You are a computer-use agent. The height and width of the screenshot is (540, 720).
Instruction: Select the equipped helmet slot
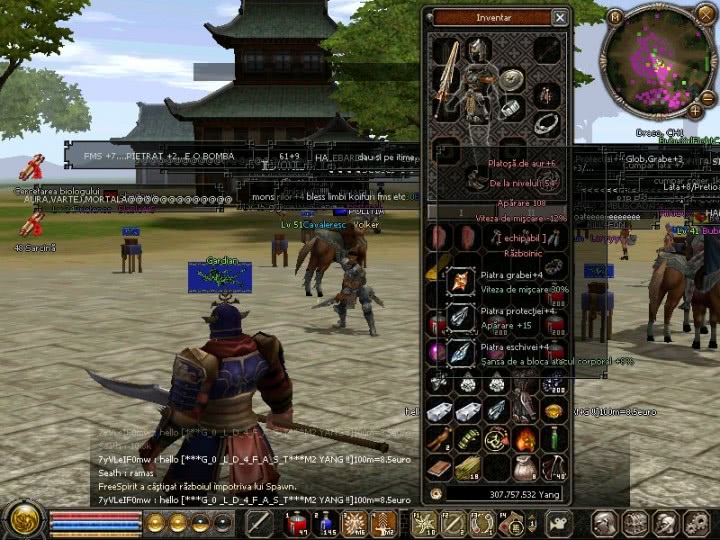coord(479,49)
